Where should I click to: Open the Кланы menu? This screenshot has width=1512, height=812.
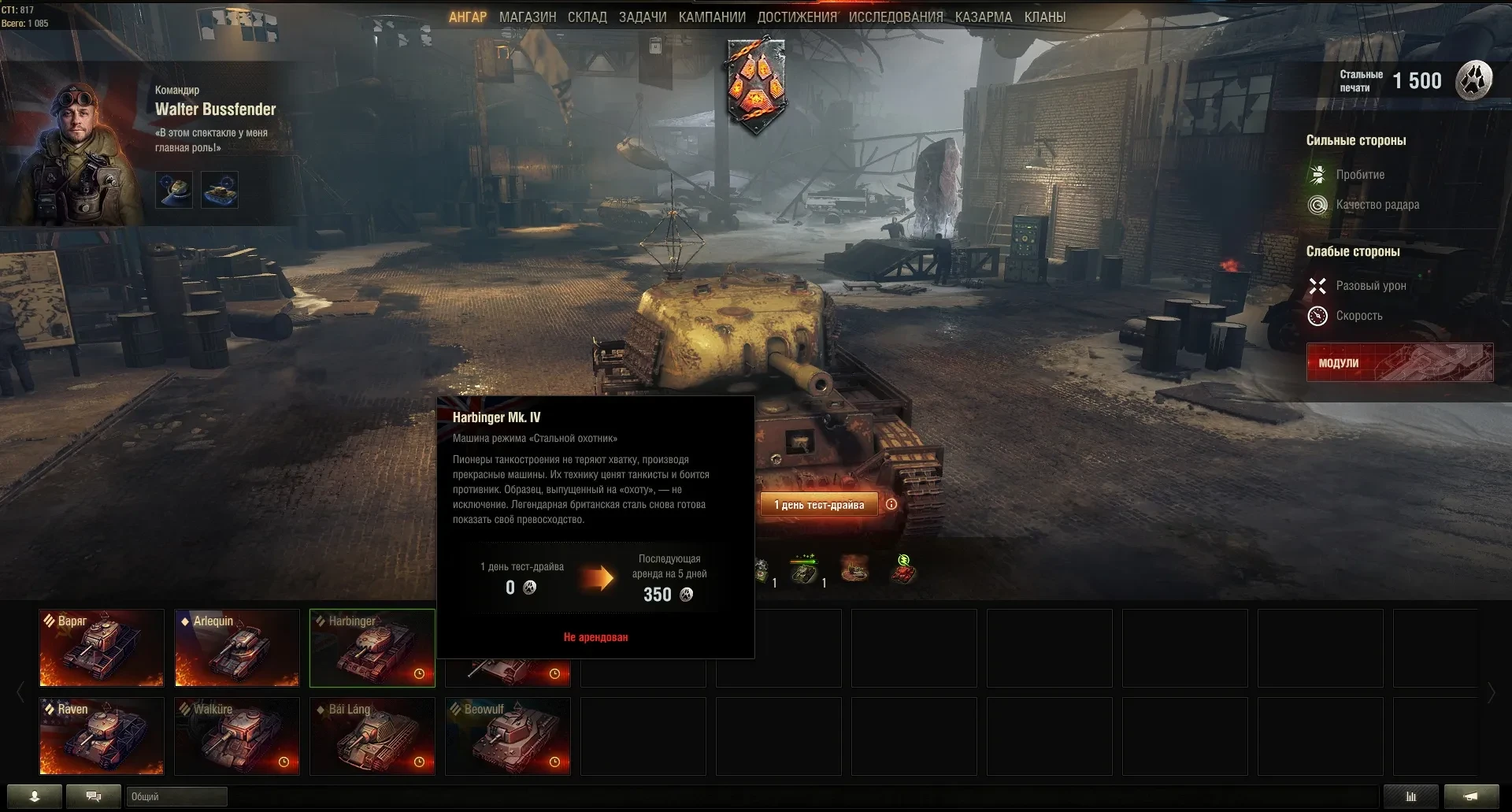coord(1045,17)
